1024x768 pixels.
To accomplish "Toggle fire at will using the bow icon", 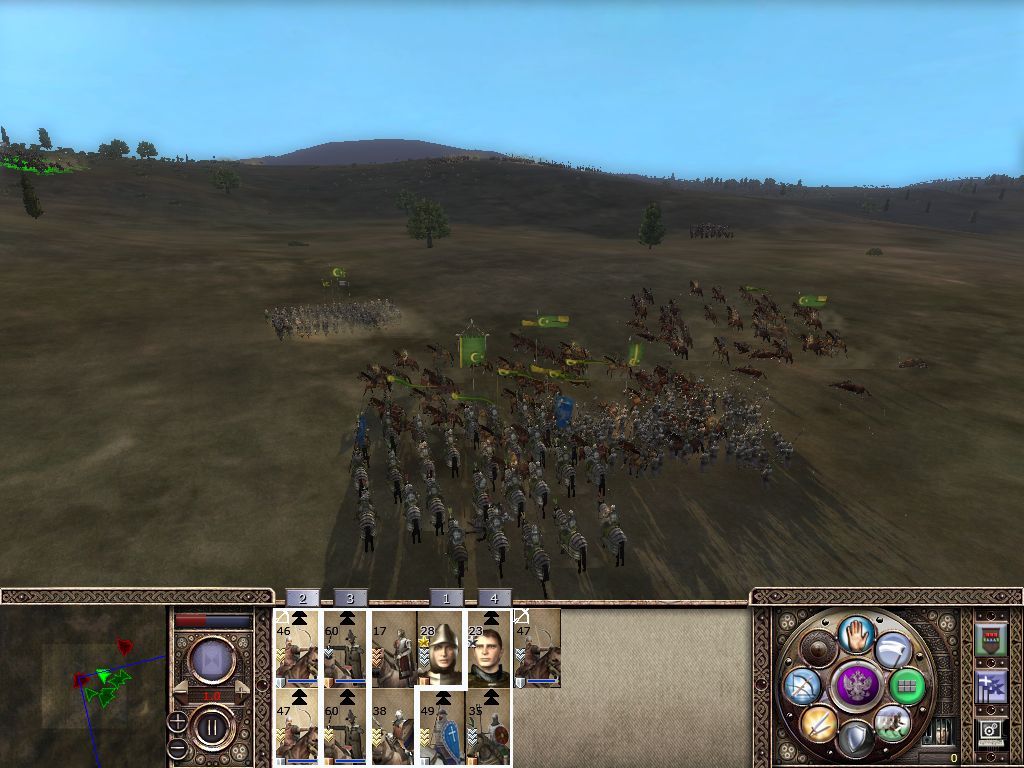I will coord(802,686).
